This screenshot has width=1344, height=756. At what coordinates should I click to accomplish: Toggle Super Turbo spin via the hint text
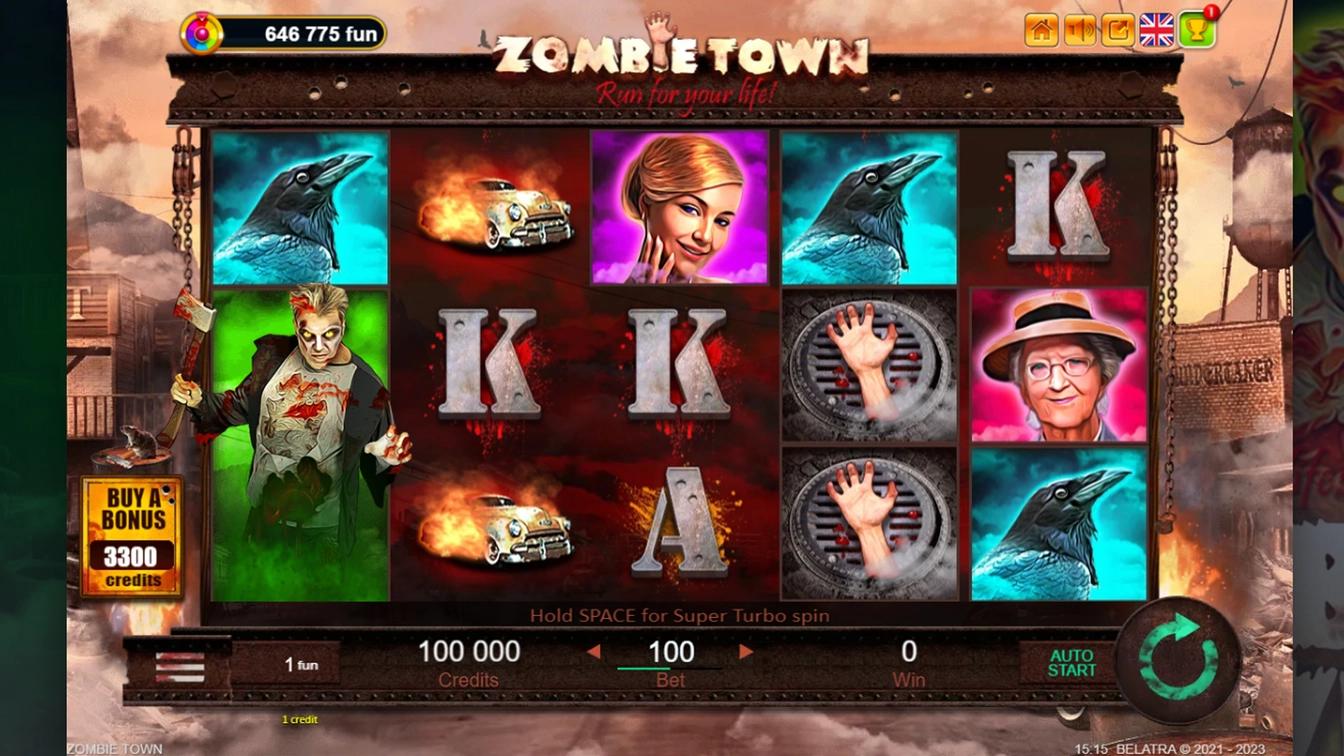click(x=679, y=616)
